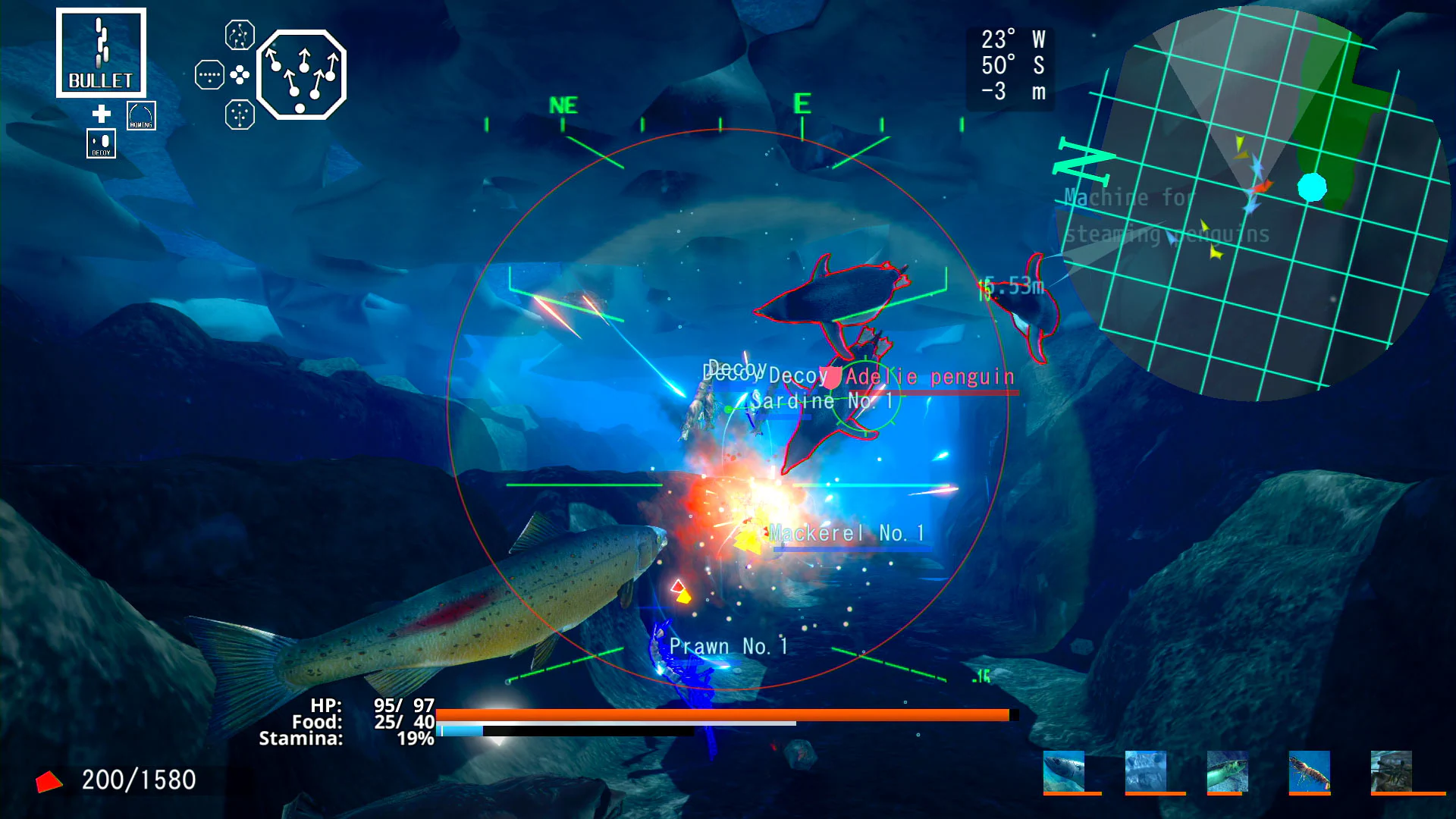Click the top scatter-bullet octagon icon
Viewport: 1456px width, 819px height.
(238, 34)
